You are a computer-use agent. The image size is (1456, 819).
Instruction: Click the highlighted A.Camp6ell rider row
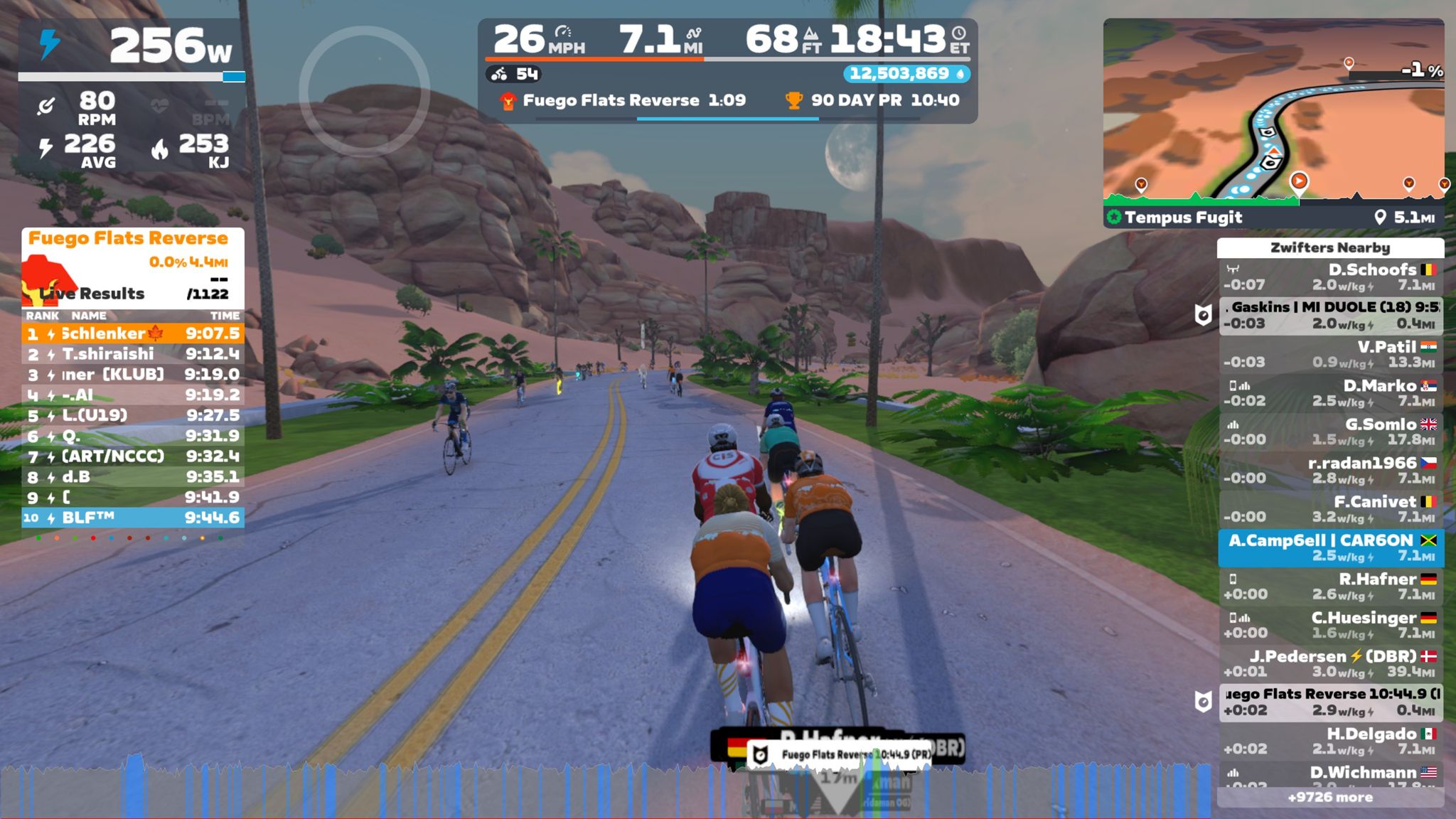(x=1330, y=547)
